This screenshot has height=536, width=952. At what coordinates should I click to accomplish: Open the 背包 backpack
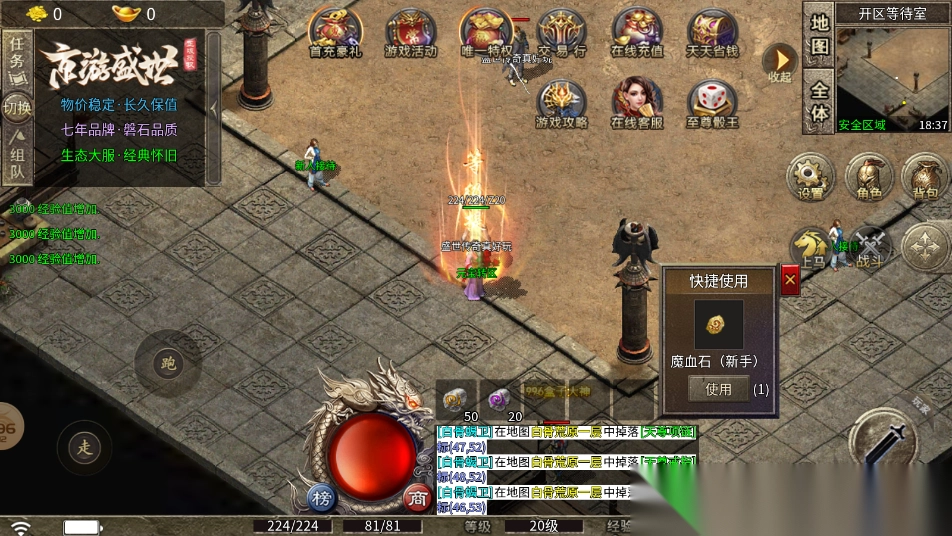[926, 176]
